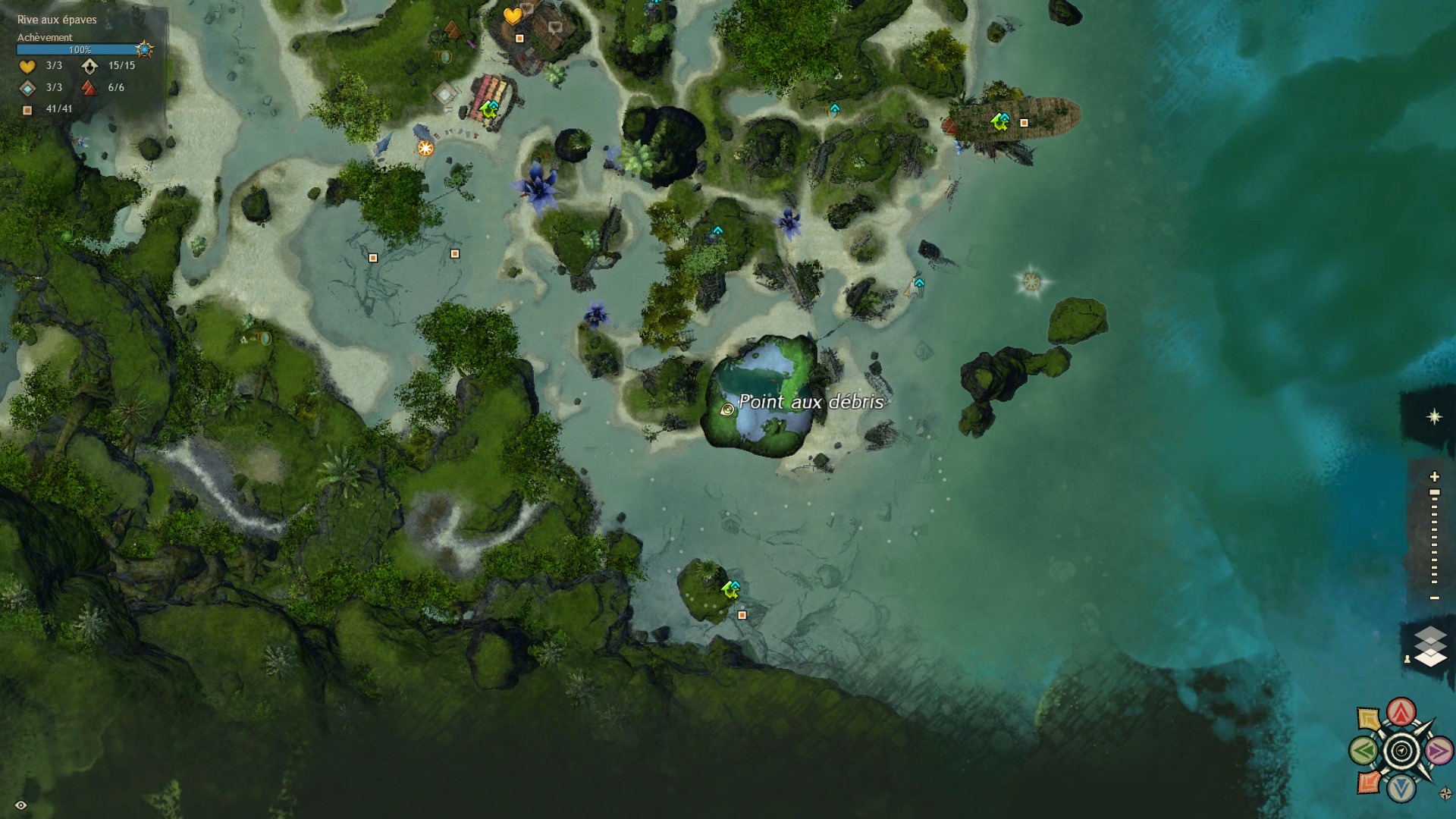Click the white star button above the zoom slider
The image size is (1456, 819).
(1434, 417)
